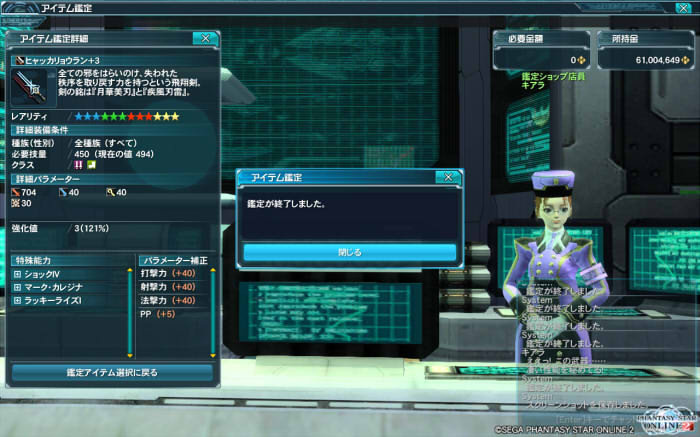The height and width of the screenshot is (437, 700).
Task: Expand the ラッキーライズI ability entry
Action: pyautogui.click(x=17, y=300)
